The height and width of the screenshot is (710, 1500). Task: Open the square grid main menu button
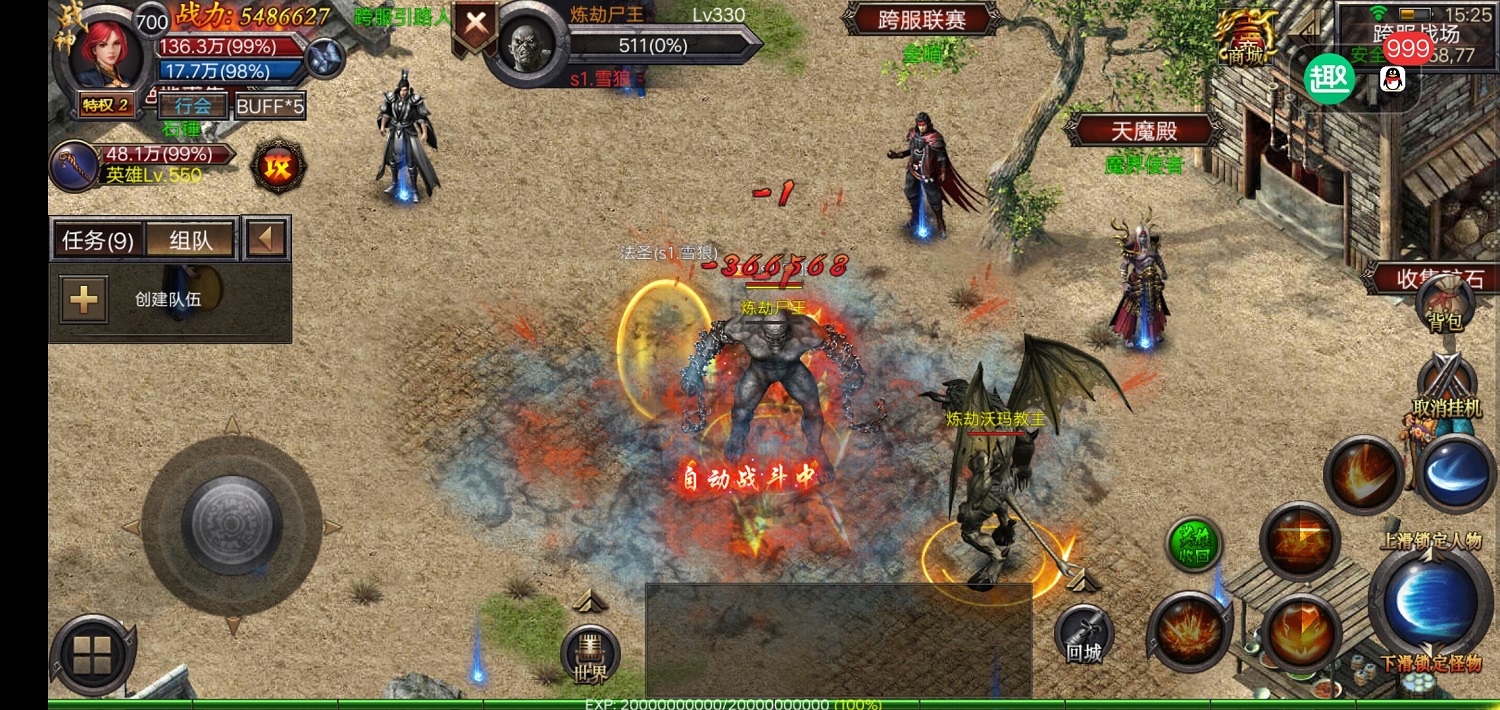92,656
